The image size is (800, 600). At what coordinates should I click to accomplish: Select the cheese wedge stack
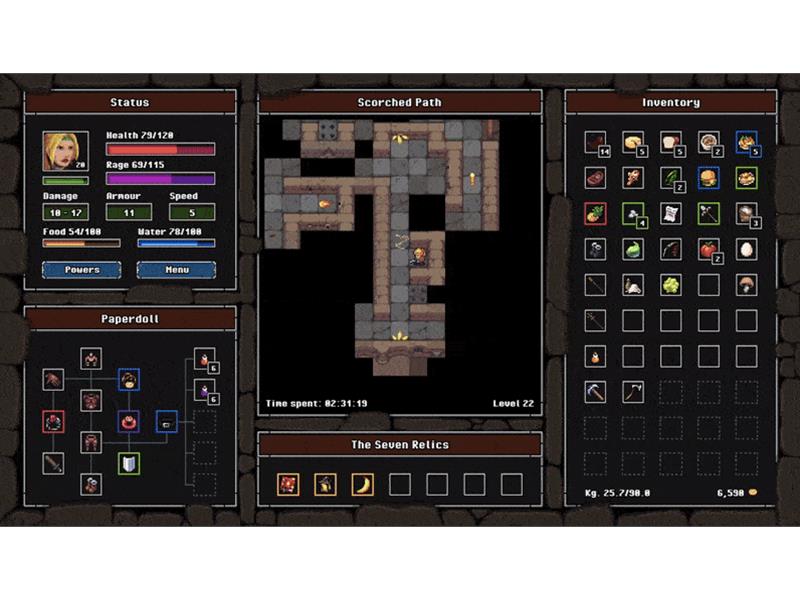point(632,143)
